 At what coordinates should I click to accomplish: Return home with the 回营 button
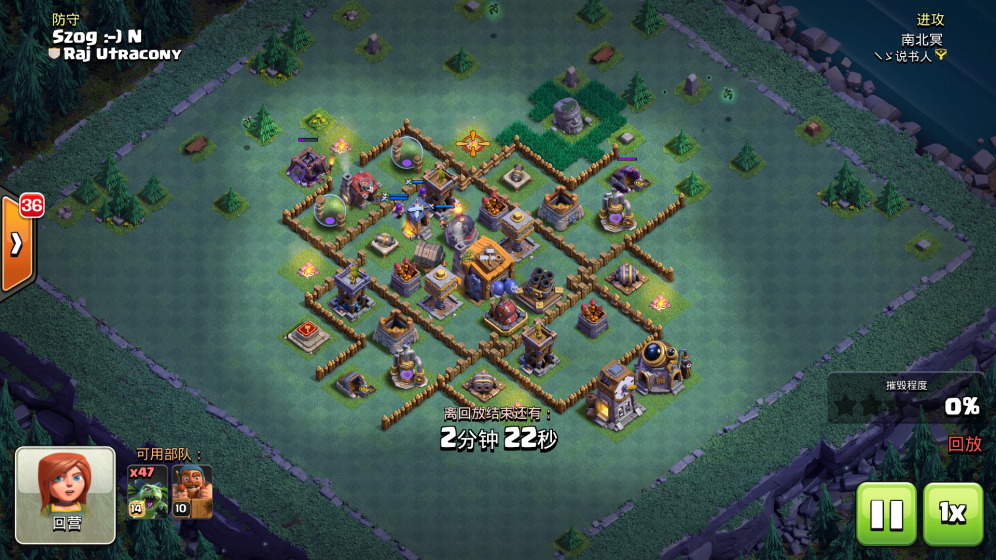coord(65,495)
